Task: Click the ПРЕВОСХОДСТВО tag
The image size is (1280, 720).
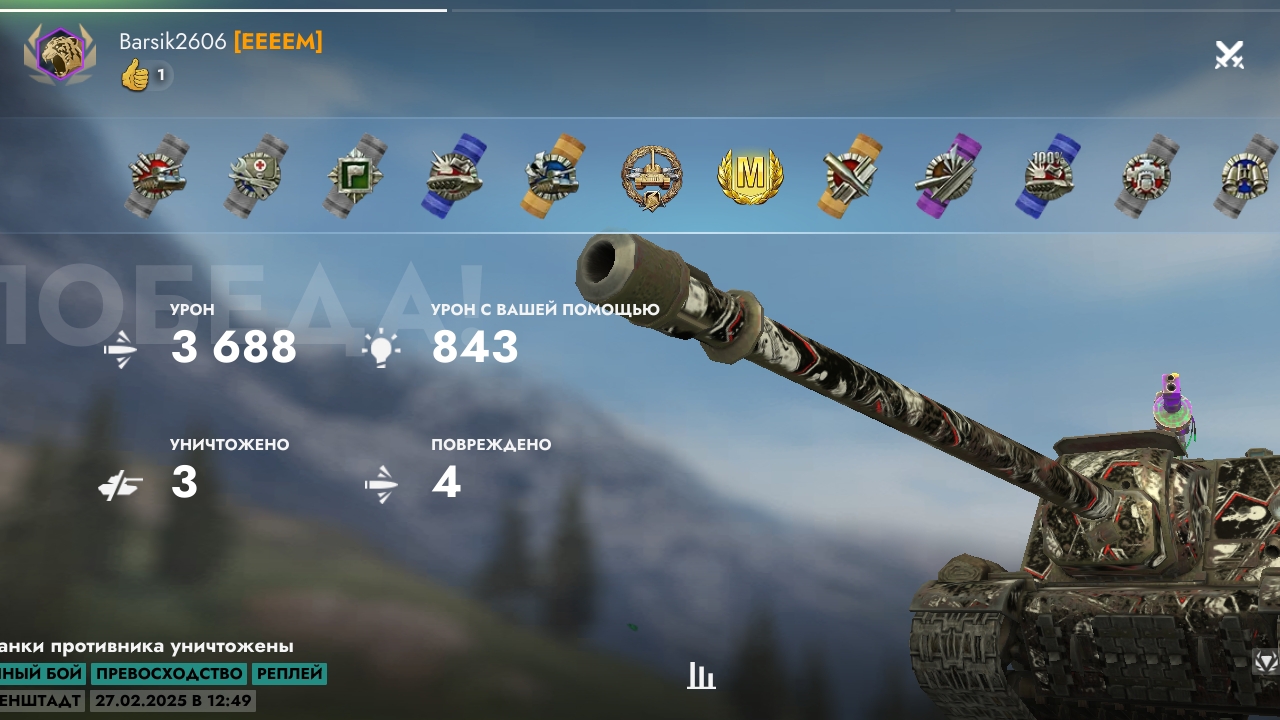Action: point(169,674)
